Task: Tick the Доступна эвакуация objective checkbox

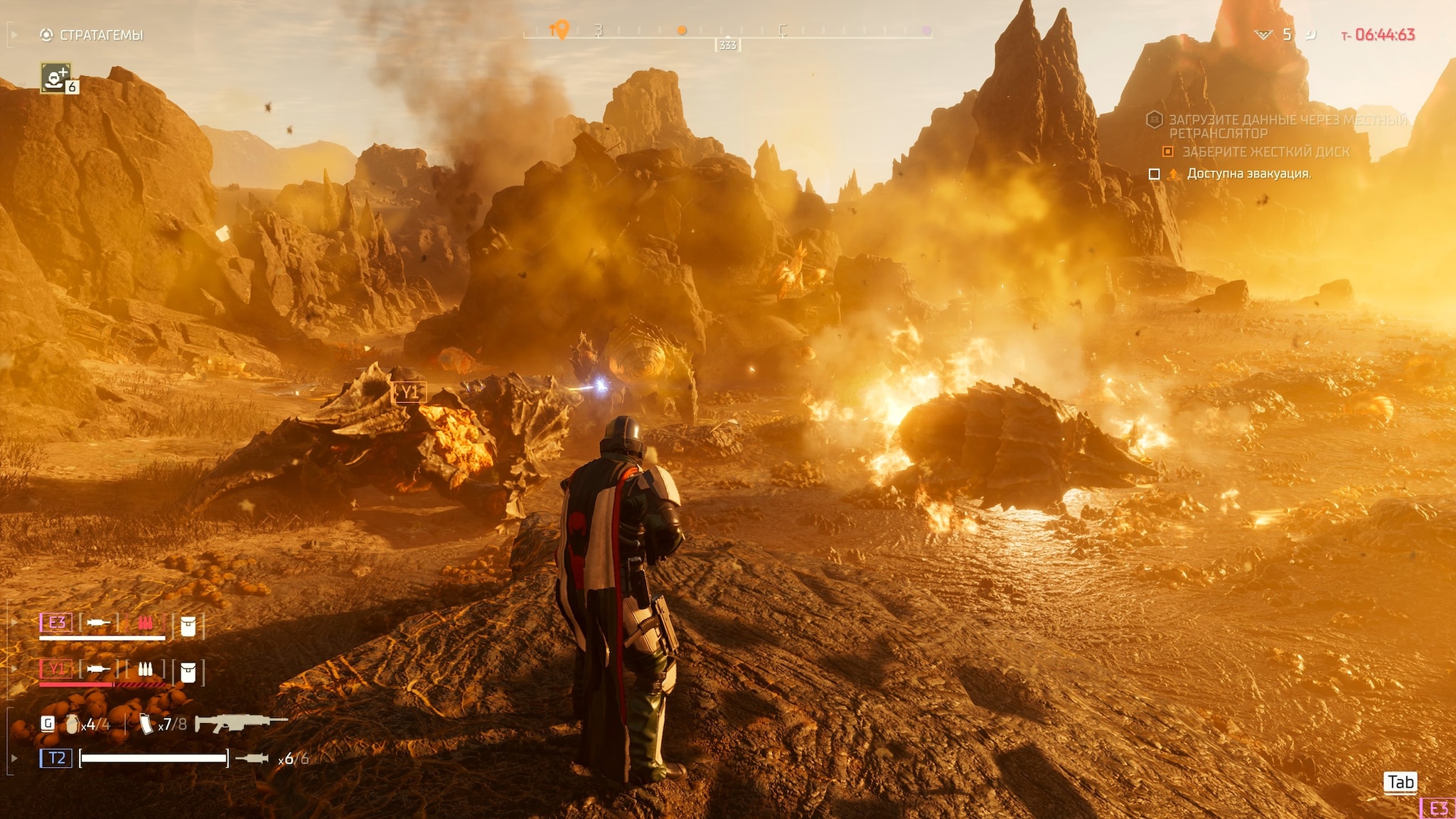Action: (x=1155, y=174)
